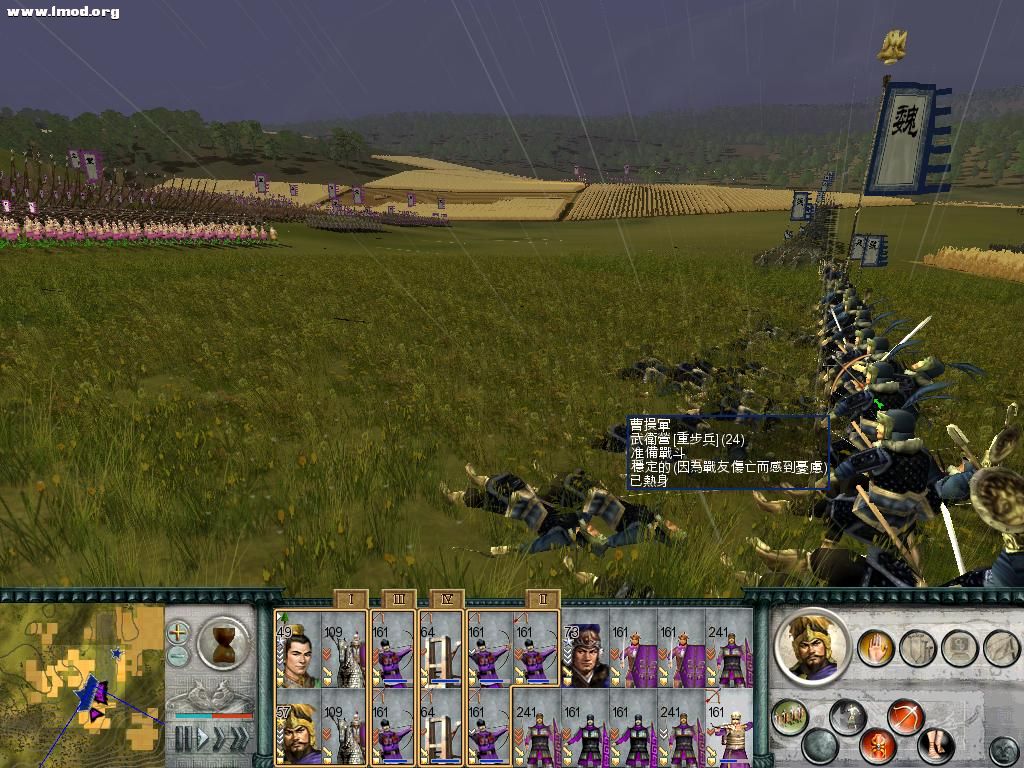Toggle the fire-at-will bow icon
The width and height of the screenshot is (1024, 768).
(905, 717)
